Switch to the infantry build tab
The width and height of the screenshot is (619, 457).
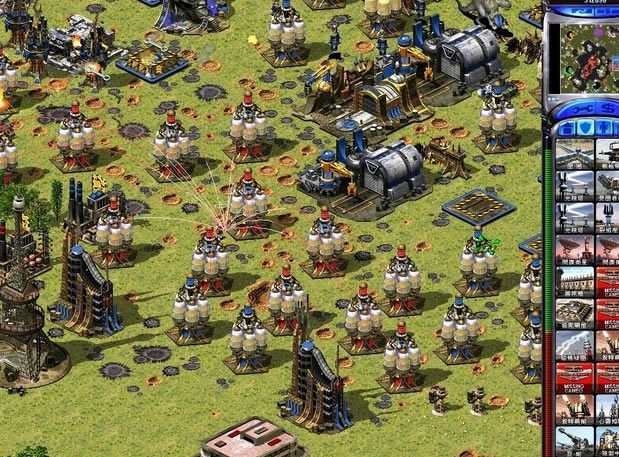tap(602, 128)
